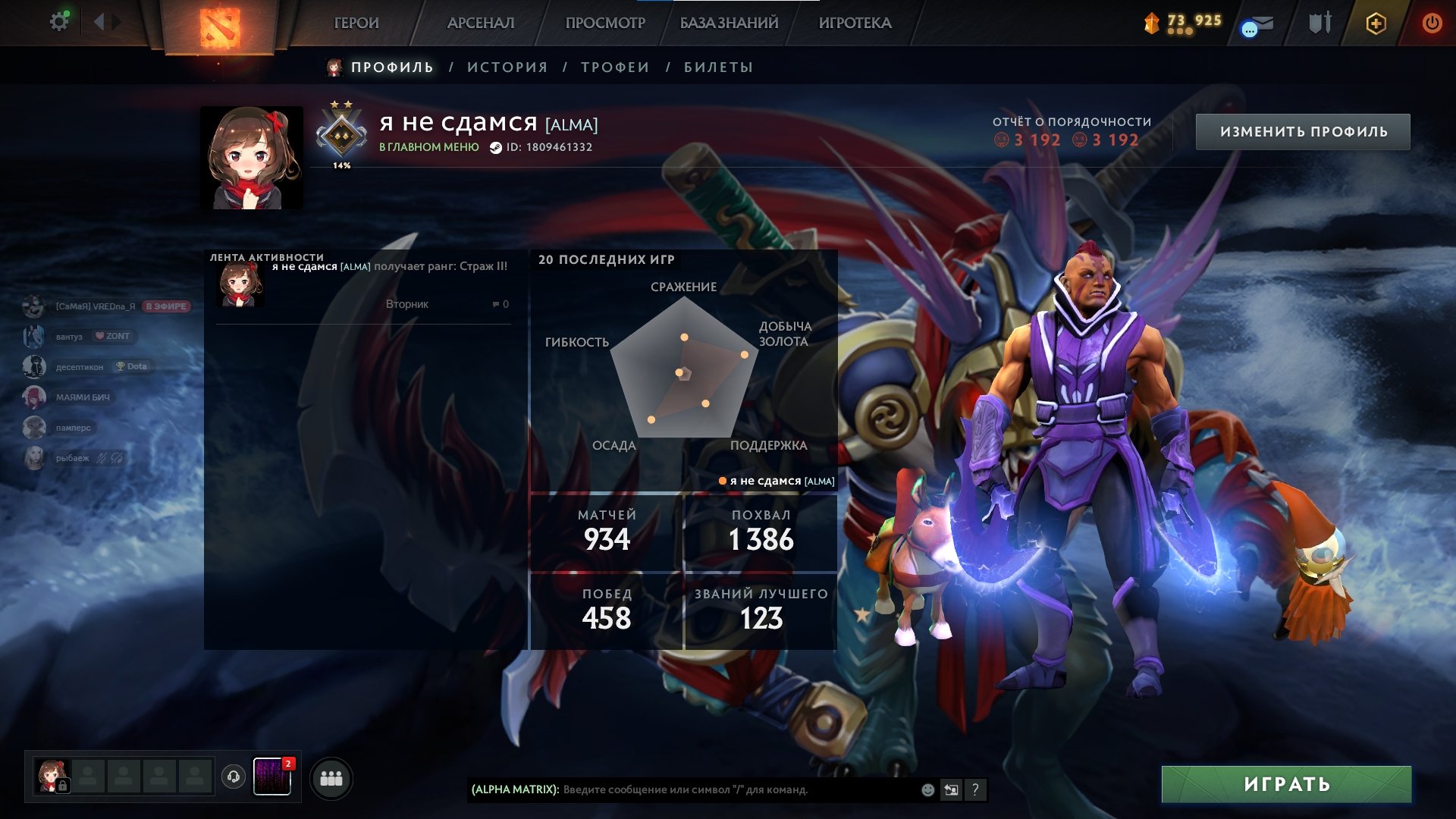1456x819 pixels.
Task: Open the notifications envelope icon
Action: click(1257, 25)
